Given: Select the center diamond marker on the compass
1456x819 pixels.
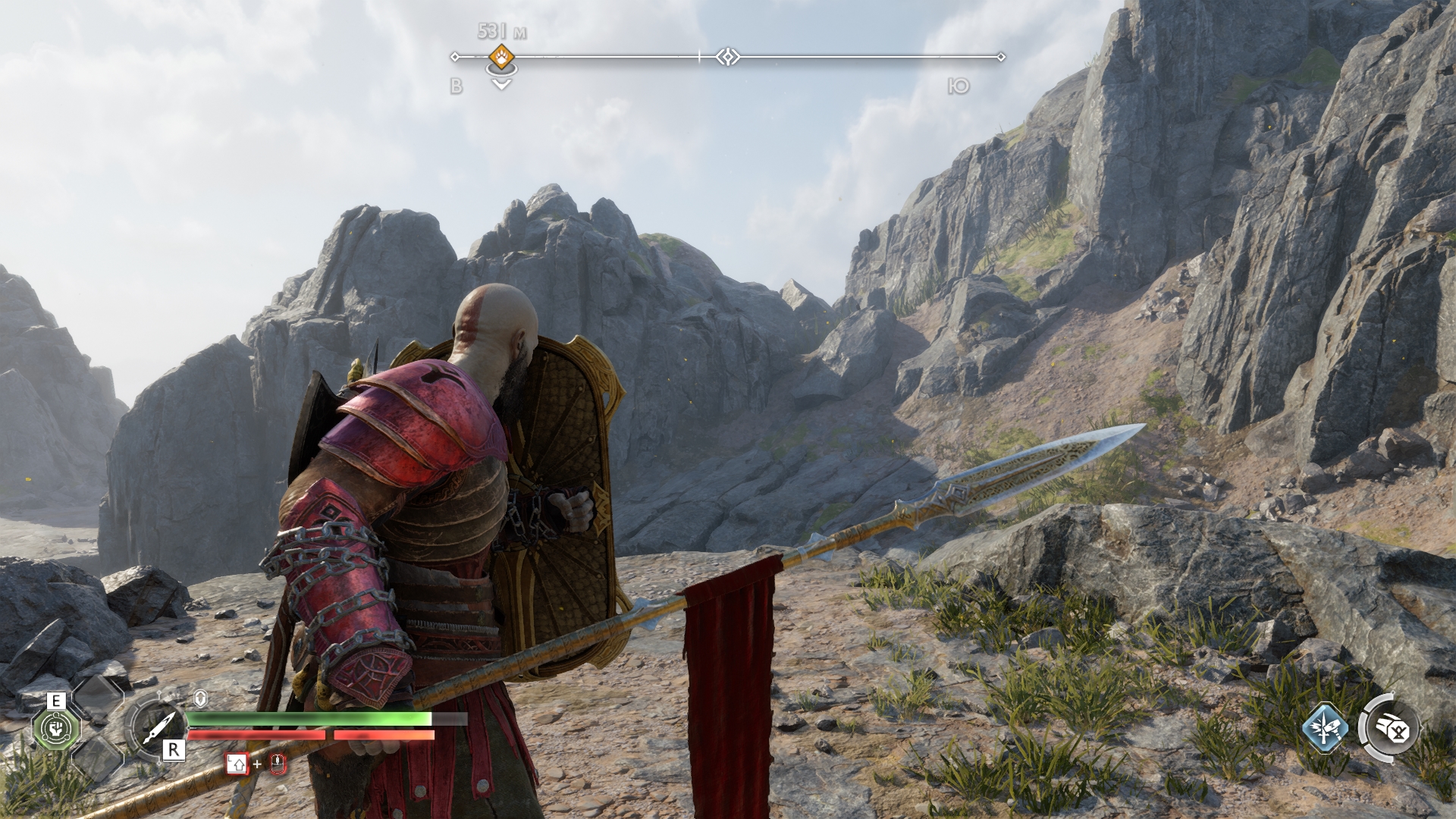Looking at the screenshot, I should coord(728,57).
